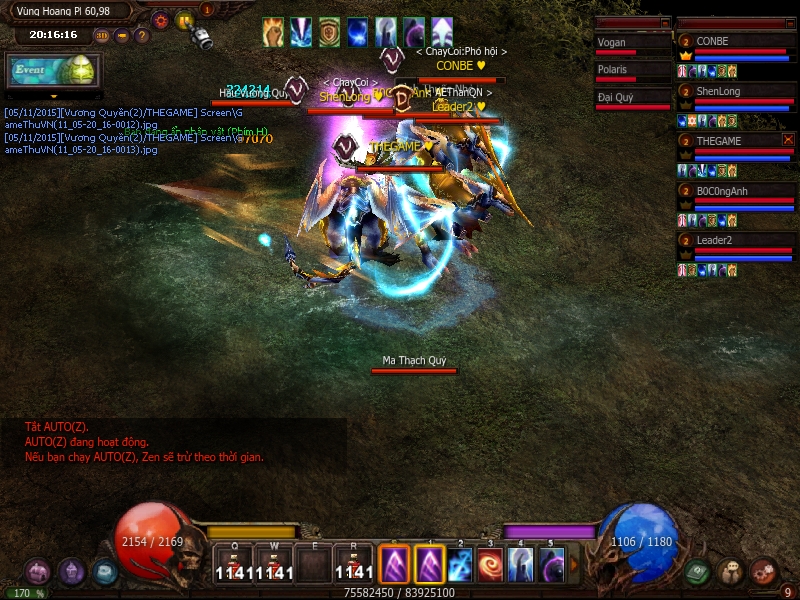The width and height of the screenshot is (800, 600).
Task: Activate the orange spiral skill in slot 3
Action: click(x=490, y=564)
